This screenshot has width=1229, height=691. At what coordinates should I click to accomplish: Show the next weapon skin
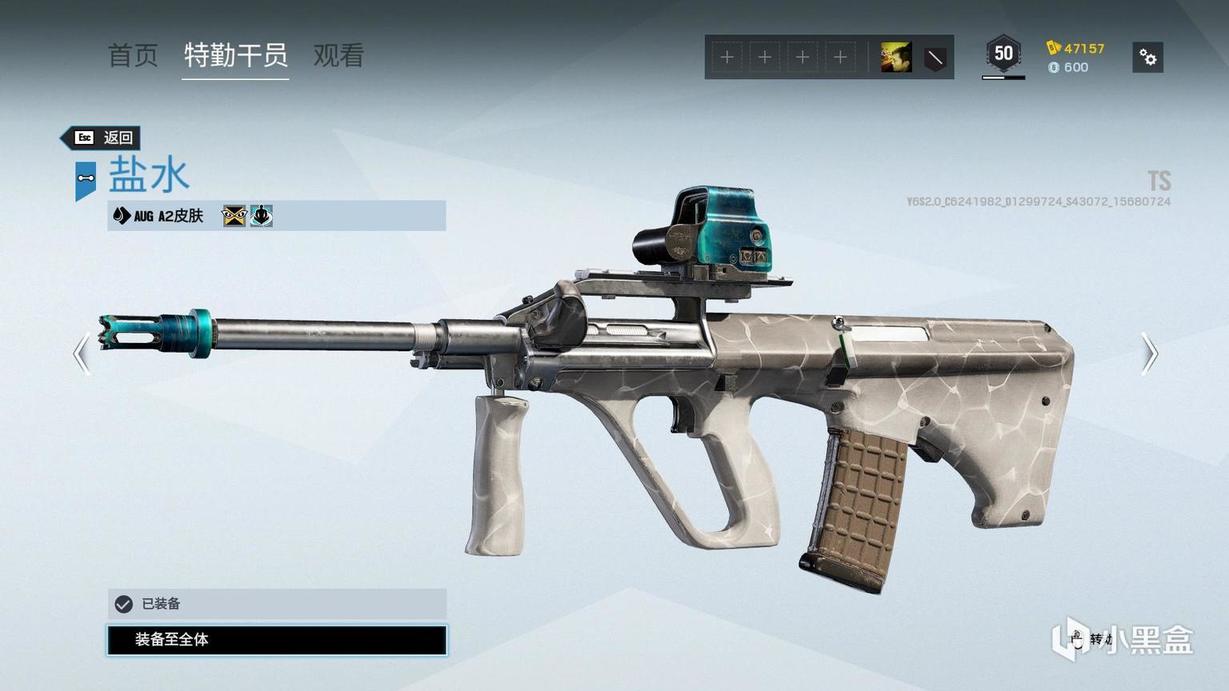click(x=1149, y=353)
